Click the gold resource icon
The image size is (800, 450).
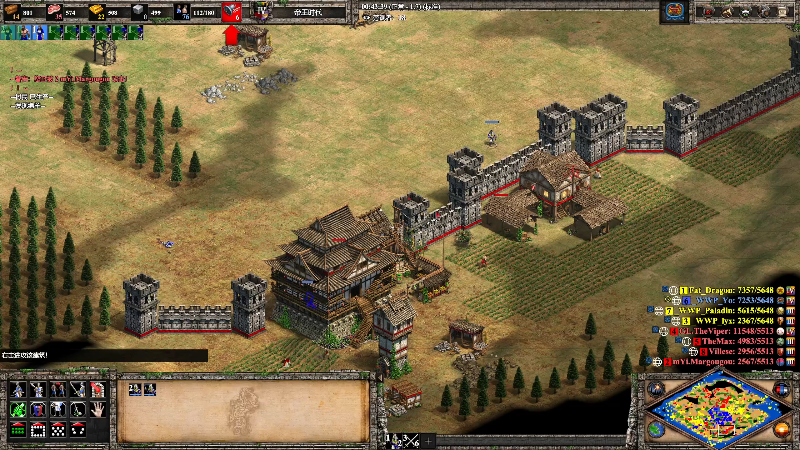(x=97, y=12)
